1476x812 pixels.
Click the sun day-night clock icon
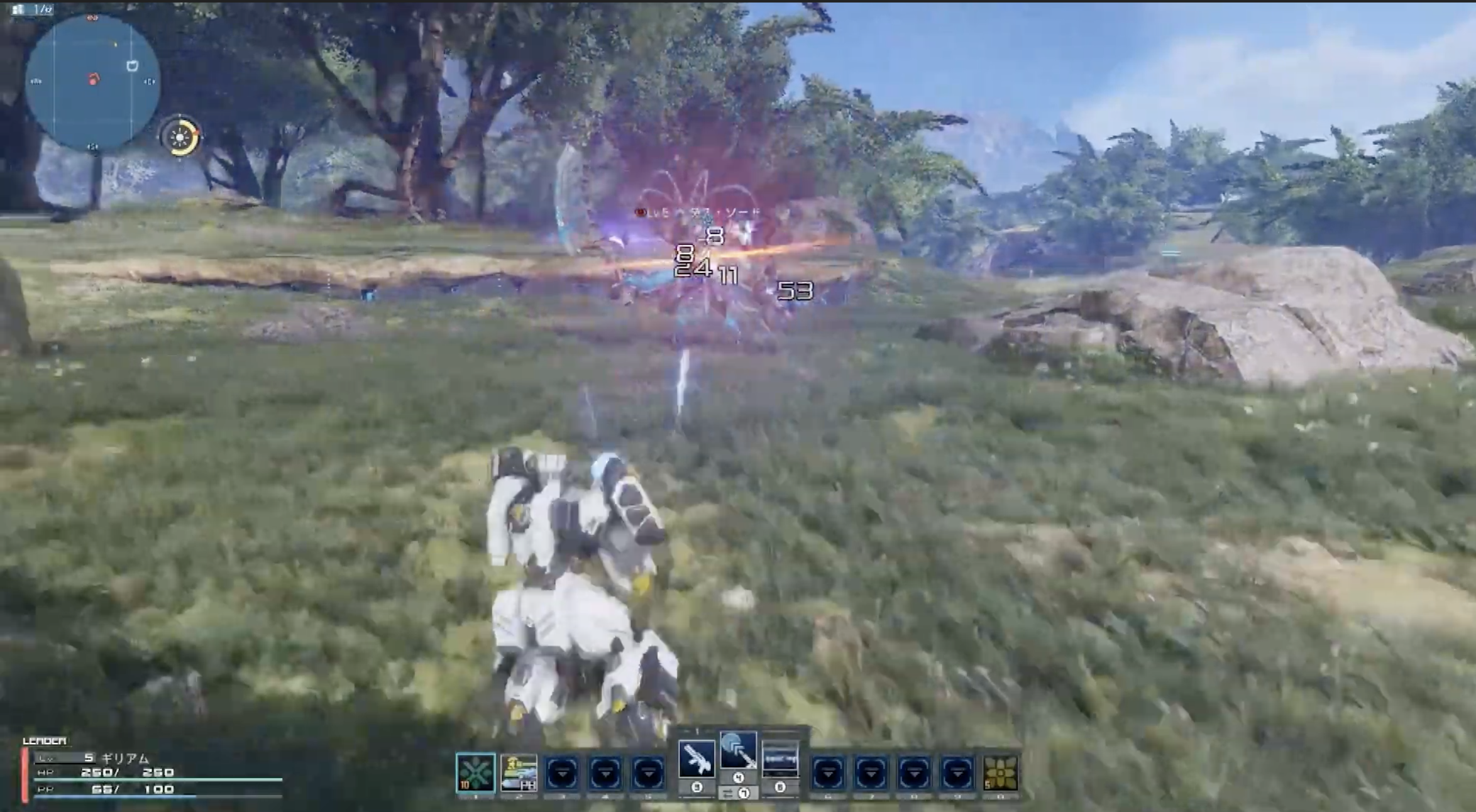[x=180, y=136]
